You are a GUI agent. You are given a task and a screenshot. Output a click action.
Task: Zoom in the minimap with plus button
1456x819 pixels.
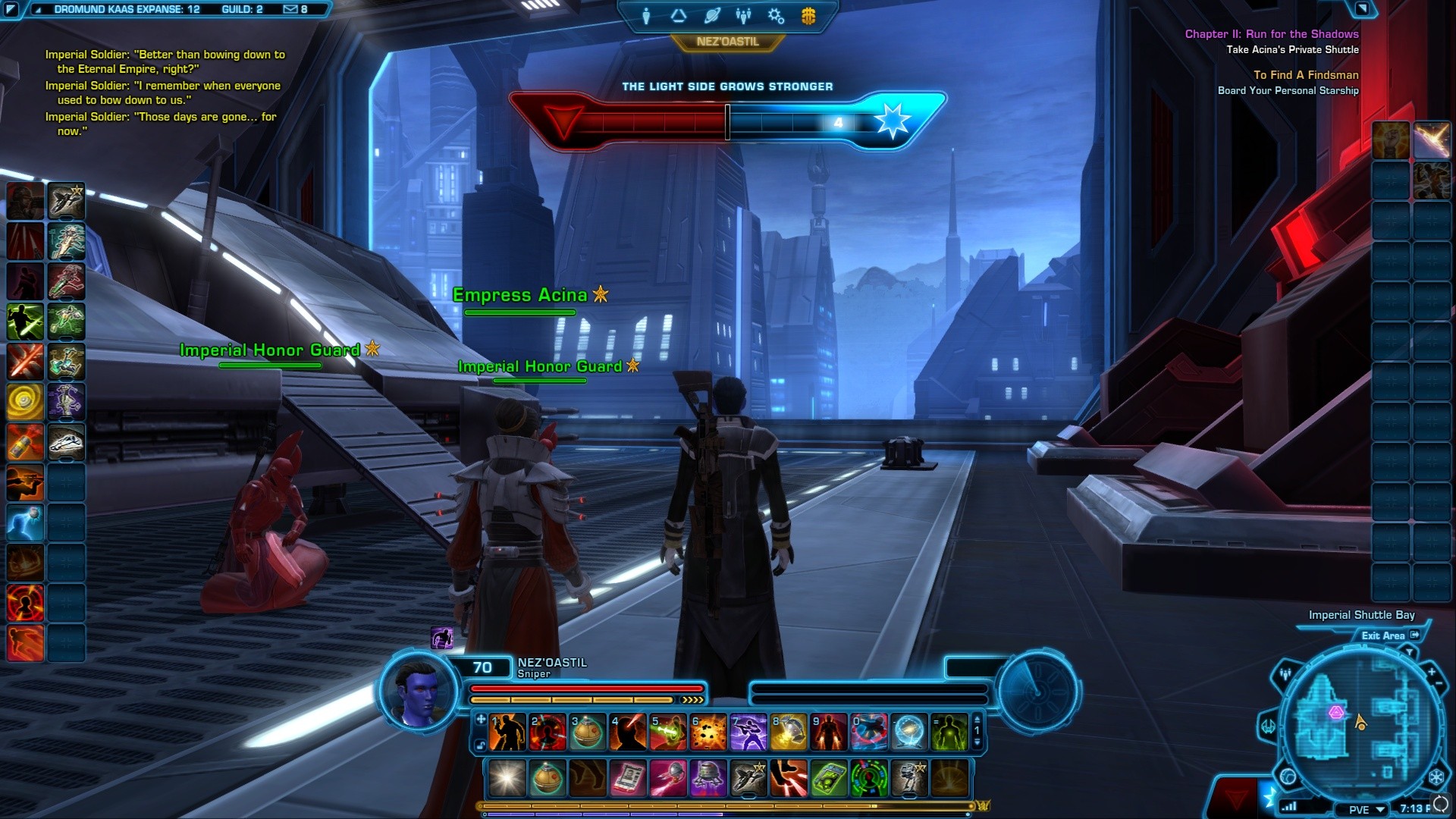point(1431,671)
